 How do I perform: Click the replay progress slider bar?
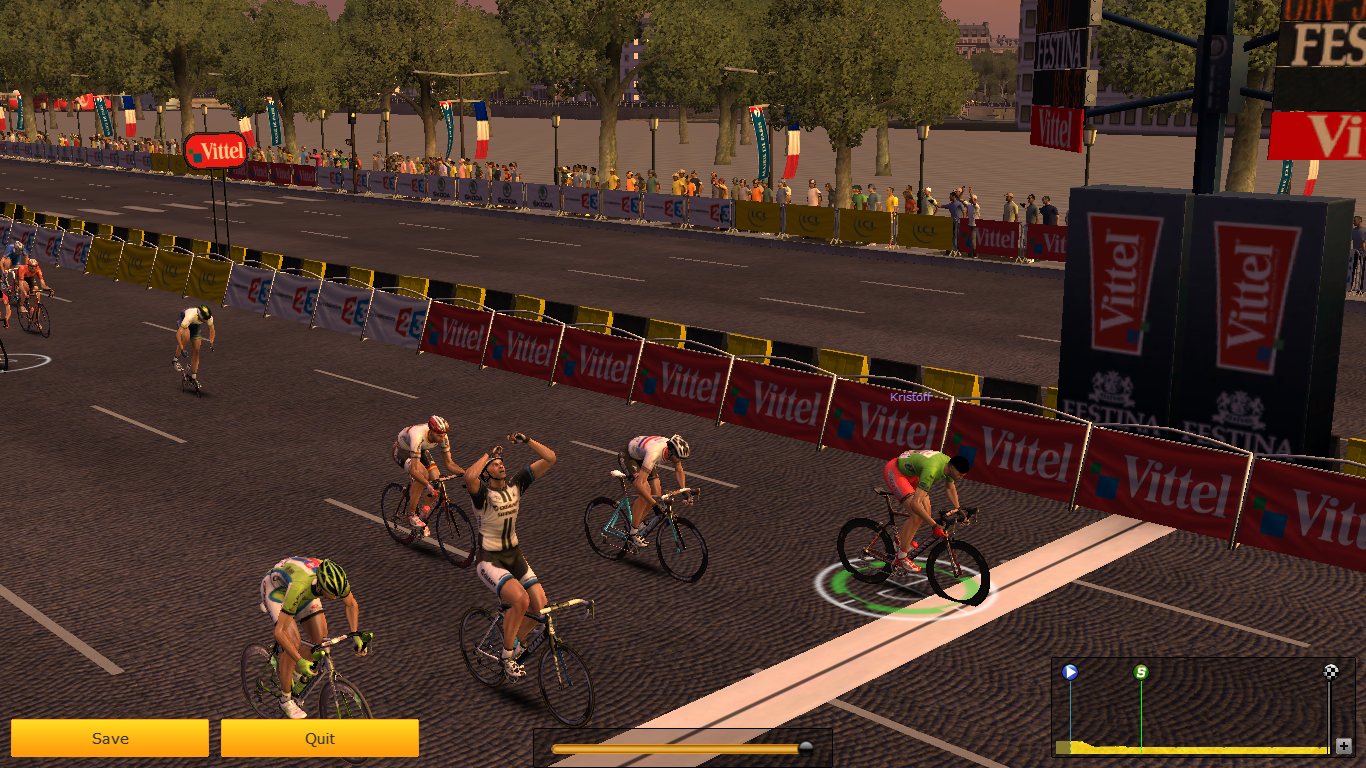coord(680,748)
